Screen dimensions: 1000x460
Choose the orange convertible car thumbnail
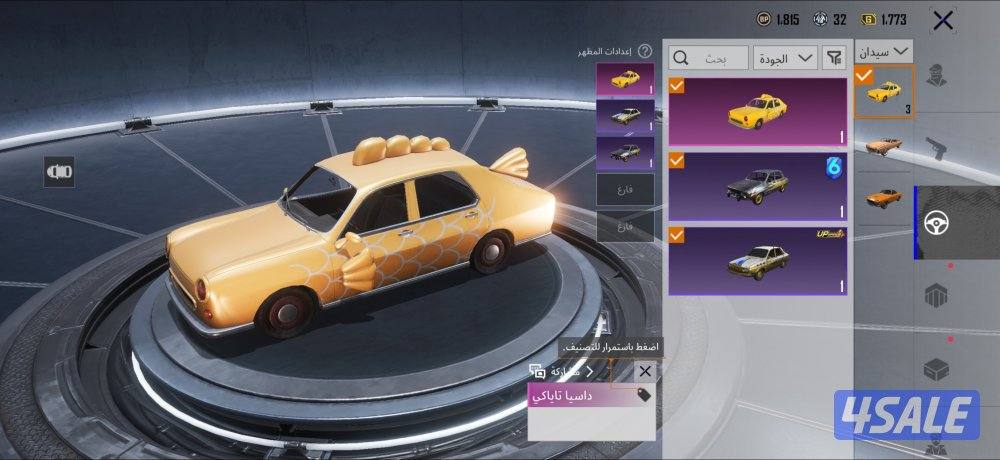click(884, 145)
